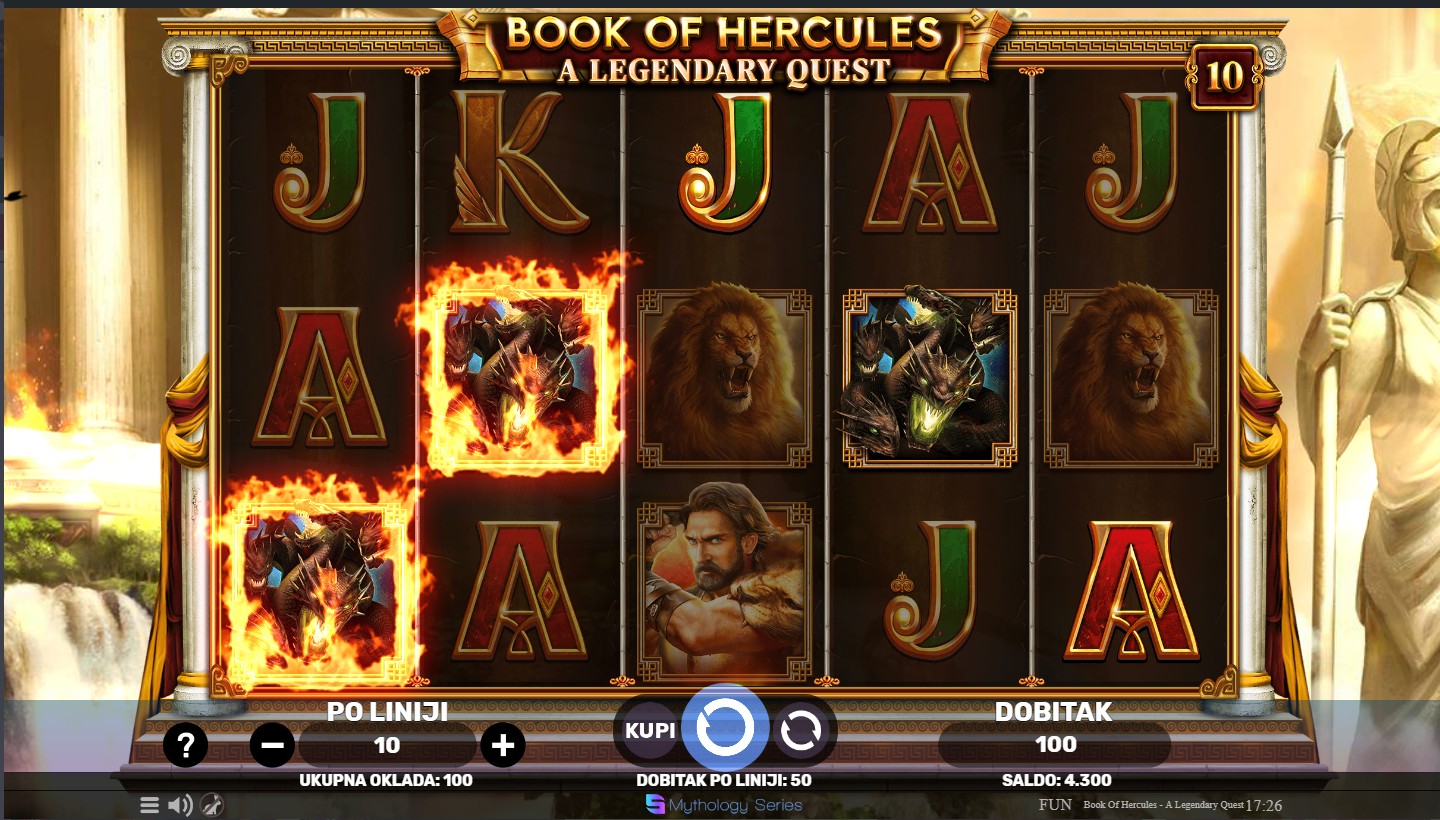Toggle the running rabbit turbo mode icon
This screenshot has width=1440, height=820.
[211, 804]
